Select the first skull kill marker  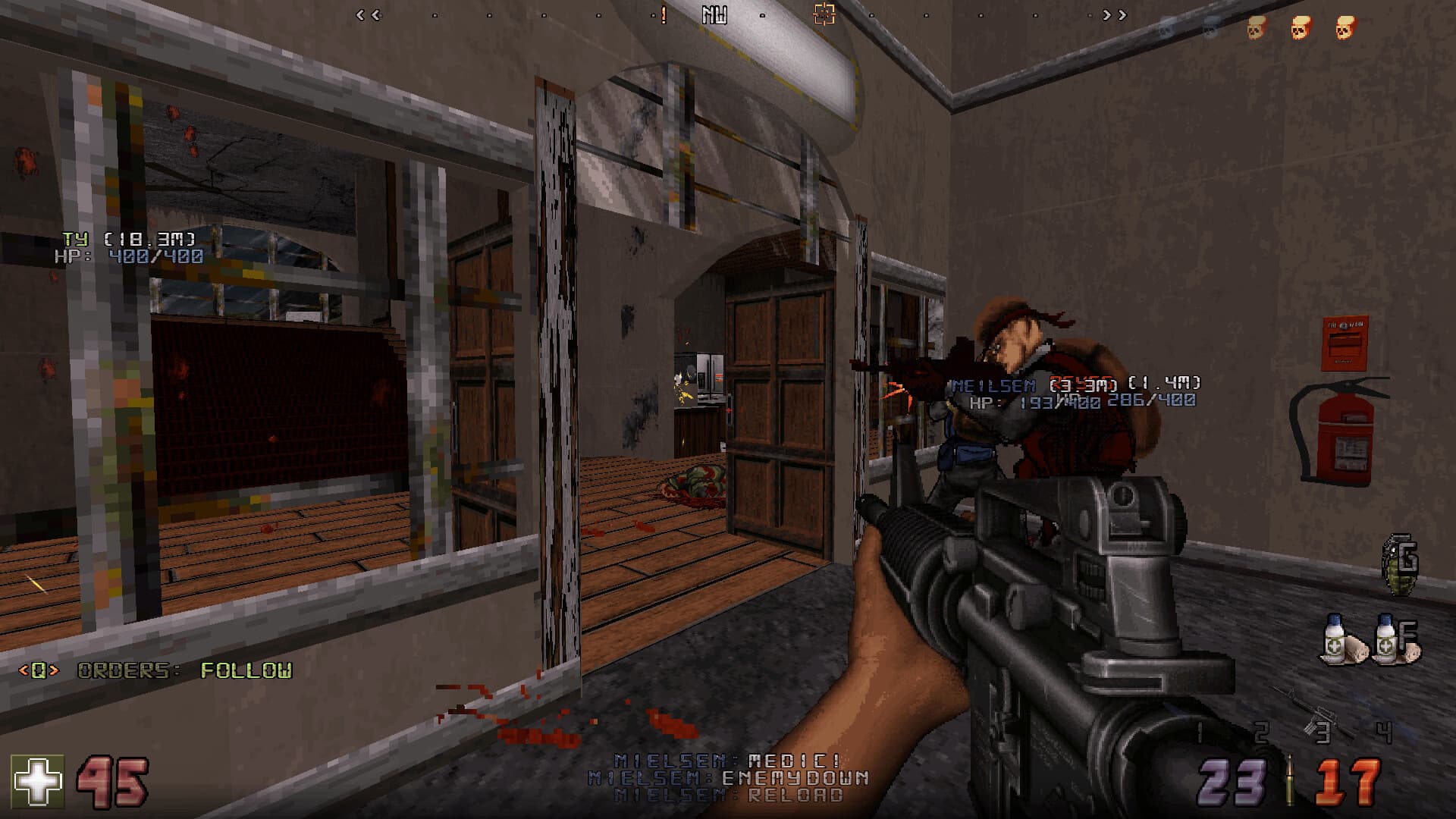[1257, 28]
